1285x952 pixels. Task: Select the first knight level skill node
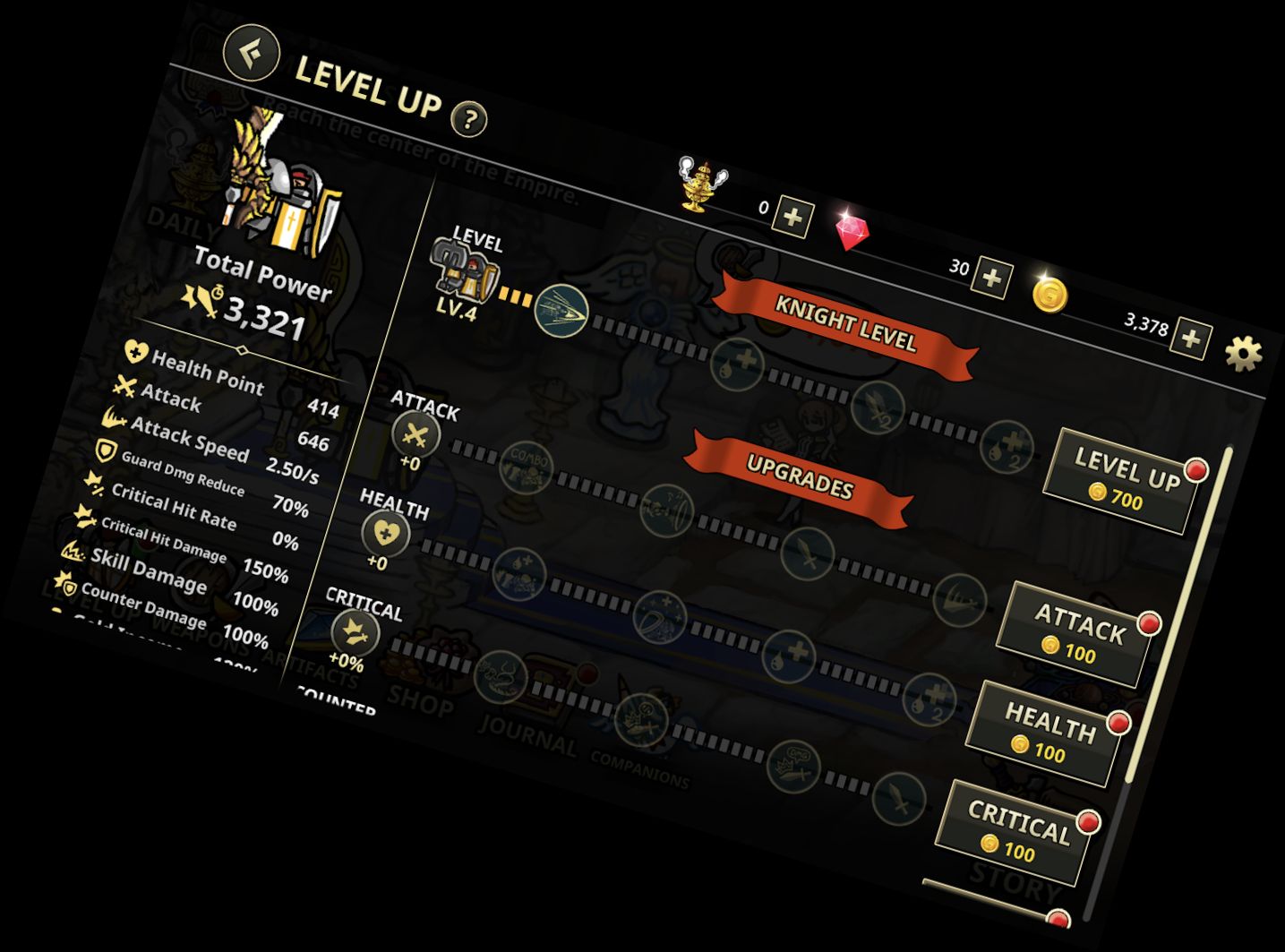[x=561, y=310]
